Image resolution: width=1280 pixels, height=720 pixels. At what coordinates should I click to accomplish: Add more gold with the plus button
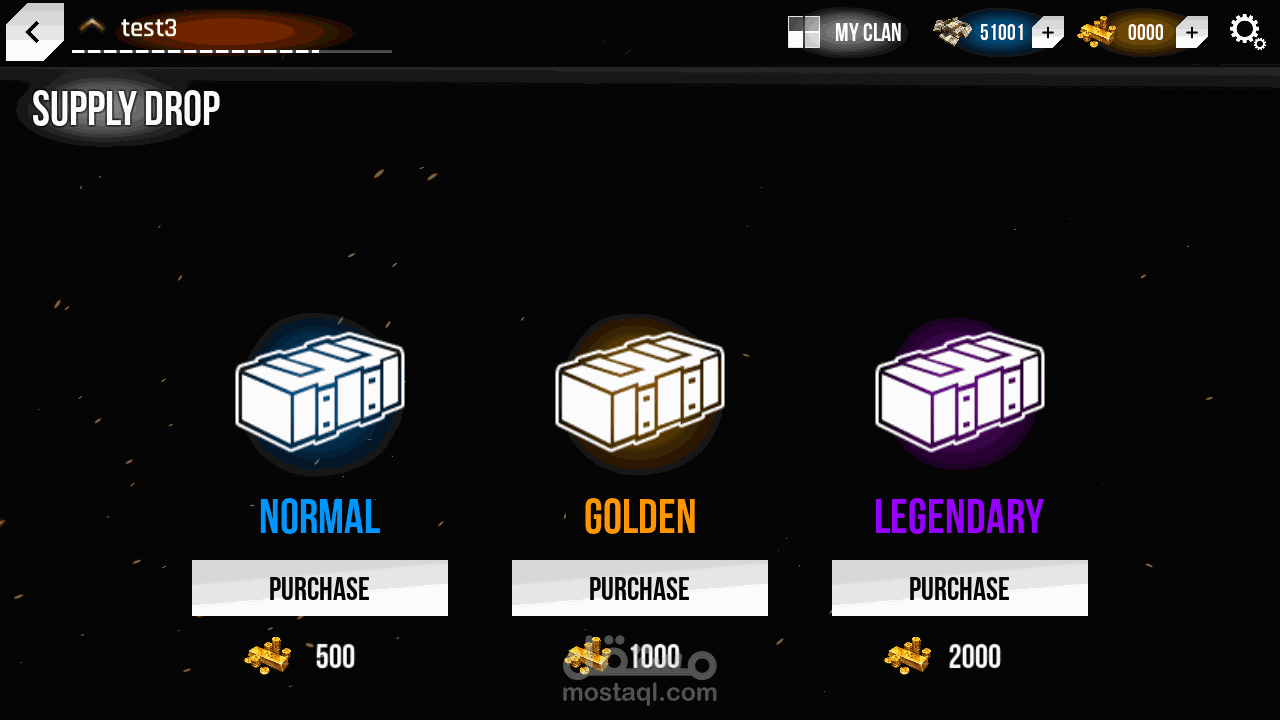tap(1191, 33)
